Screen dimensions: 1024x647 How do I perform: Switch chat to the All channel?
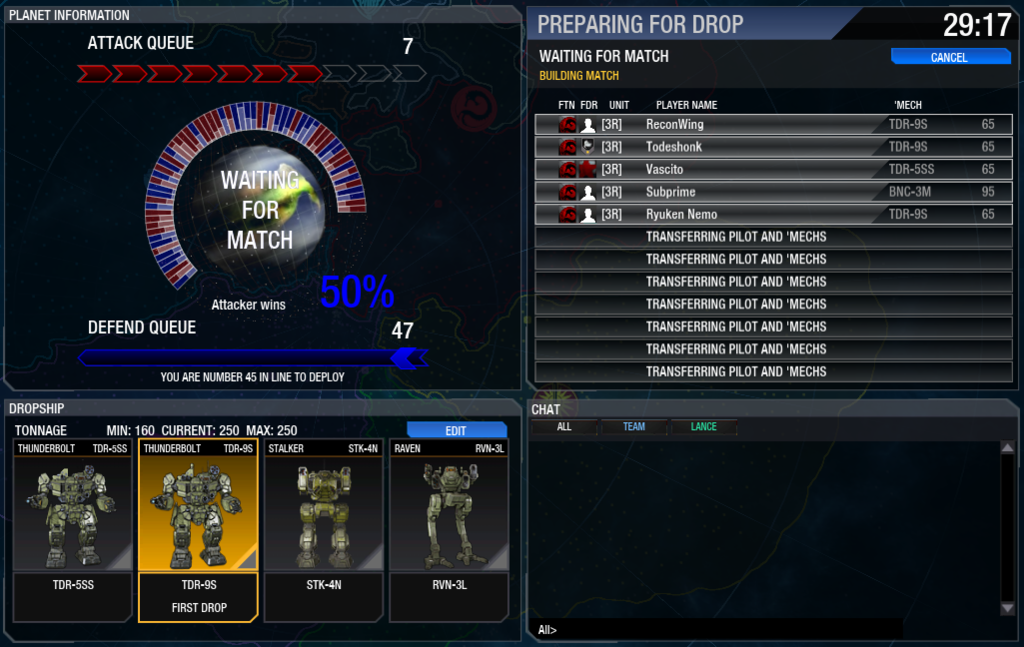(564, 427)
